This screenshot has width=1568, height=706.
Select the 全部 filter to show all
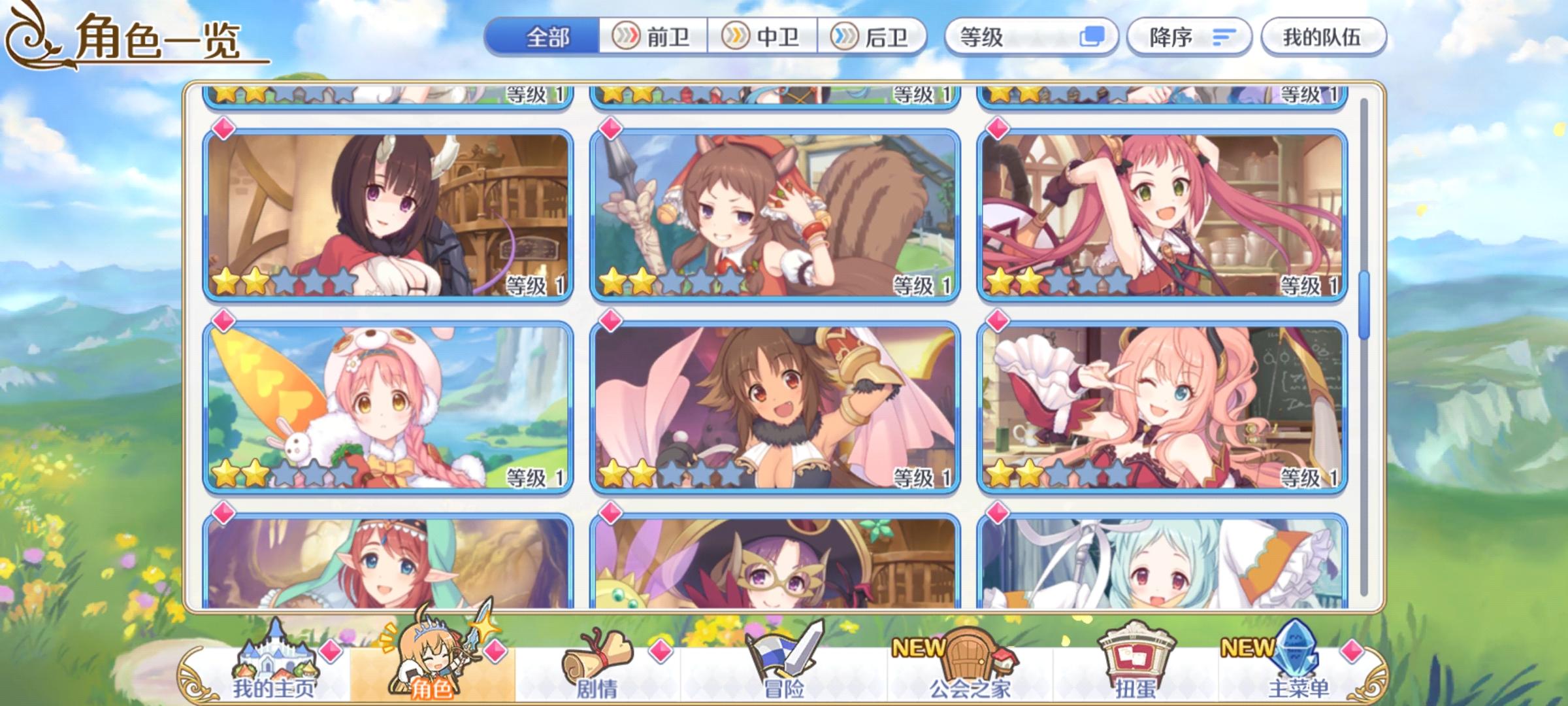pyautogui.click(x=549, y=37)
